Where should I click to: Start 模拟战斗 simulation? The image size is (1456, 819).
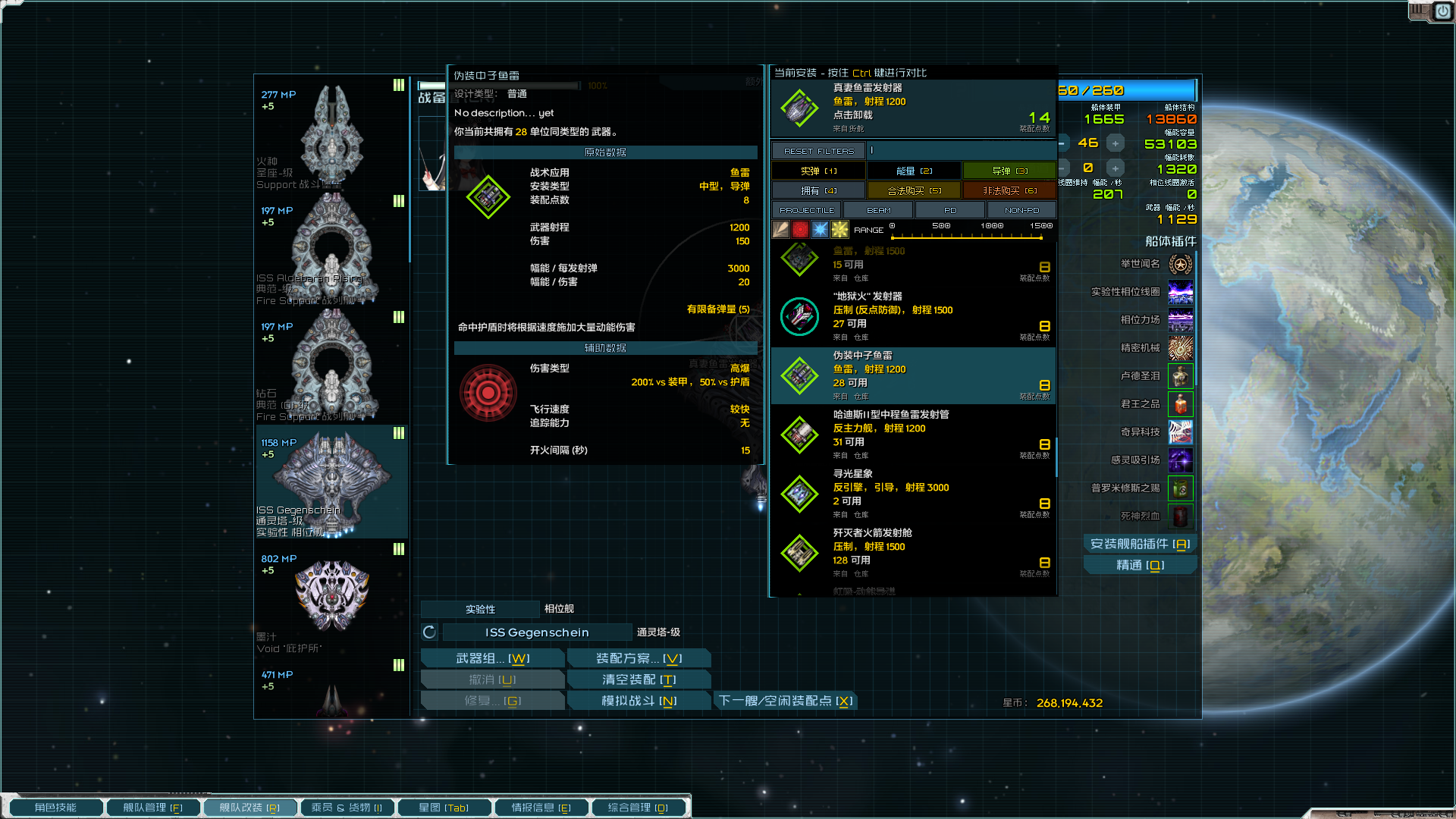(x=639, y=701)
